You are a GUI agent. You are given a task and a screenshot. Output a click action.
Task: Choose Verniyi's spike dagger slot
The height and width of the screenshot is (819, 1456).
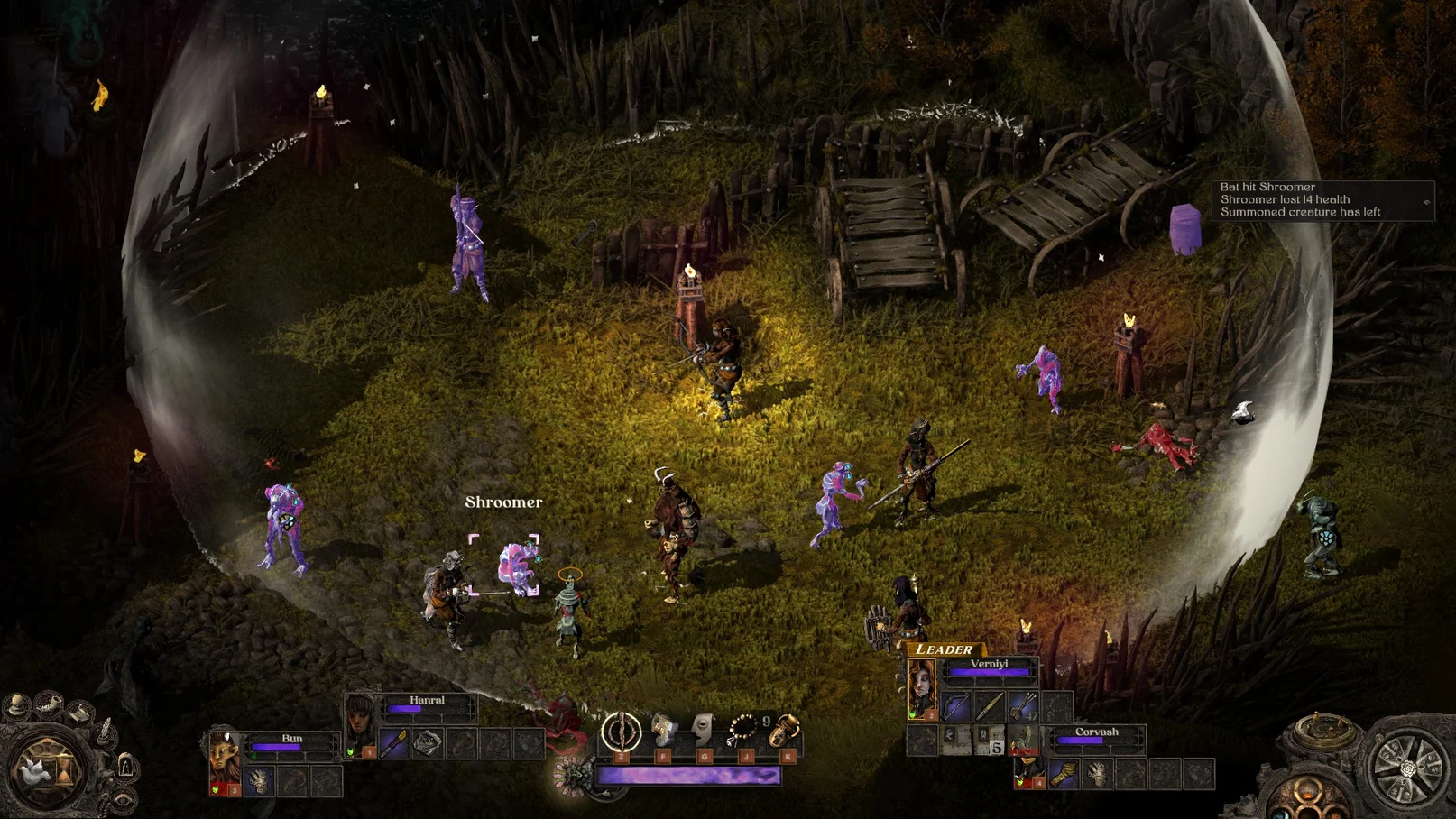click(x=989, y=706)
